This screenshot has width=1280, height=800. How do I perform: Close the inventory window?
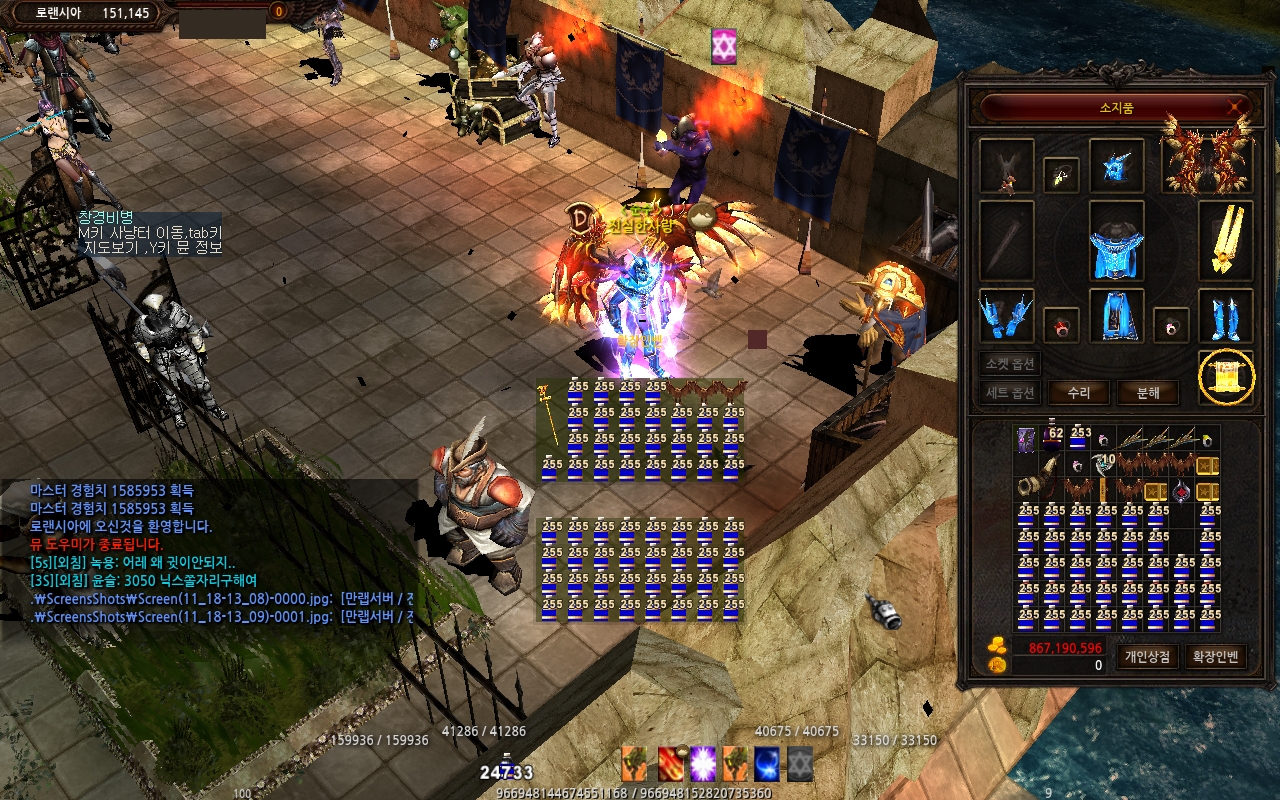tap(1238, 106)
